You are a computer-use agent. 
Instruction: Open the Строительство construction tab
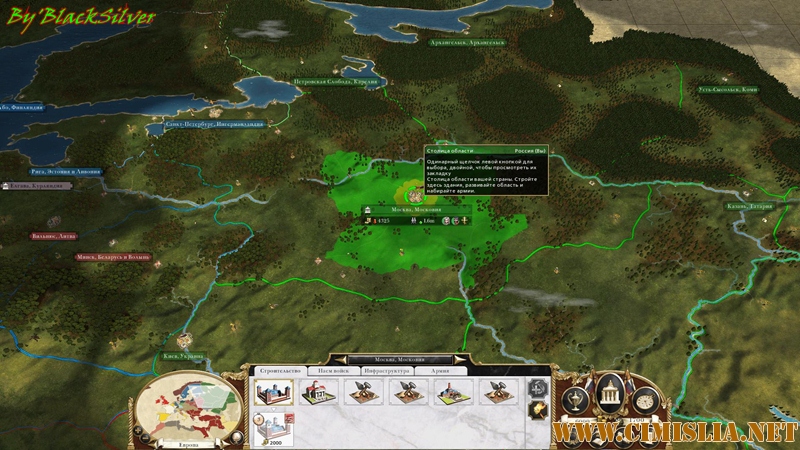pyautogui.click(x=276, y=370)
